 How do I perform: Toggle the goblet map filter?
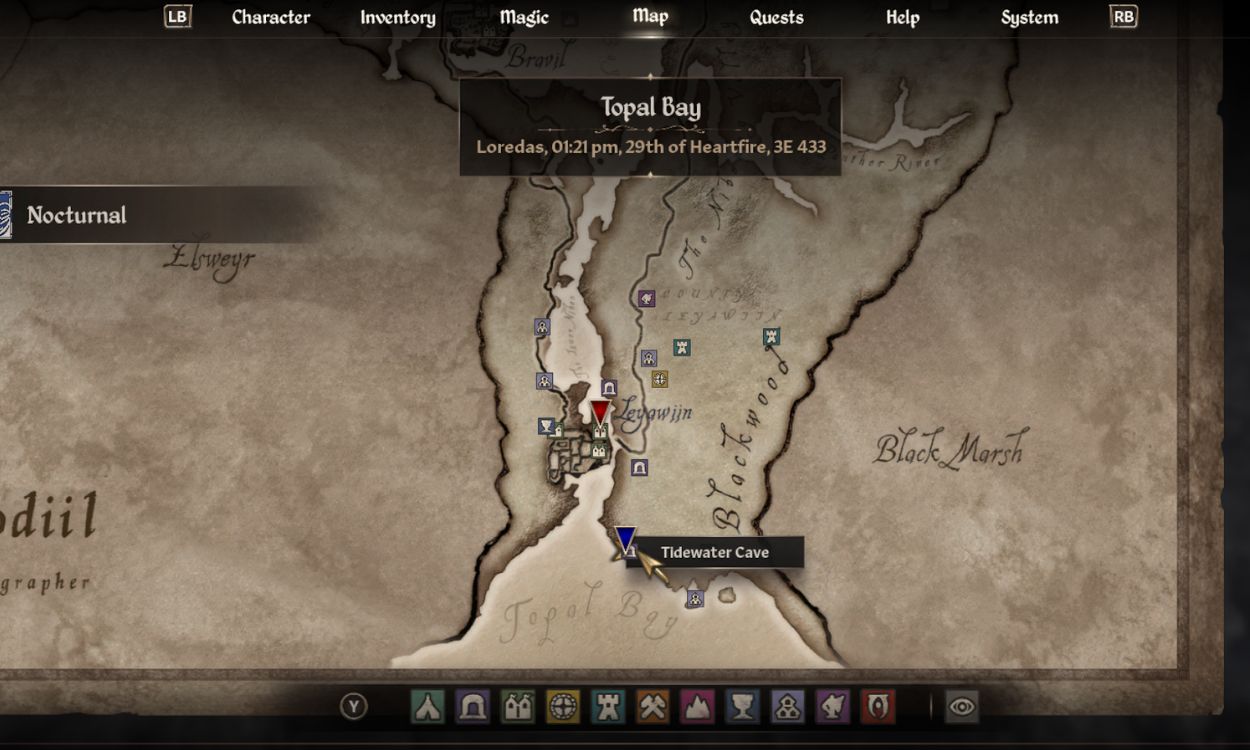743,707
